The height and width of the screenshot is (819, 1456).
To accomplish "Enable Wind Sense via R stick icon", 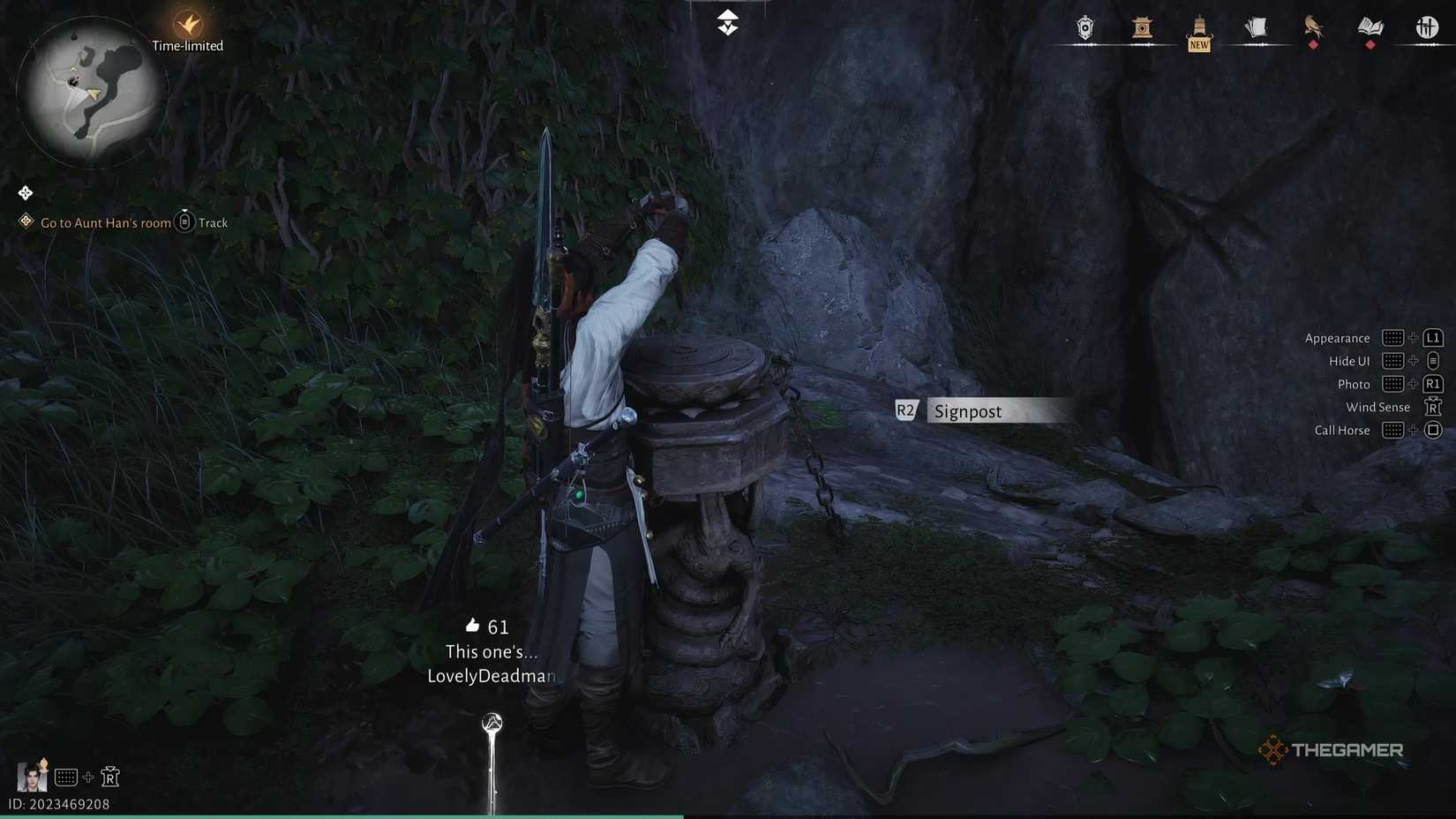I will point(1431,406).
